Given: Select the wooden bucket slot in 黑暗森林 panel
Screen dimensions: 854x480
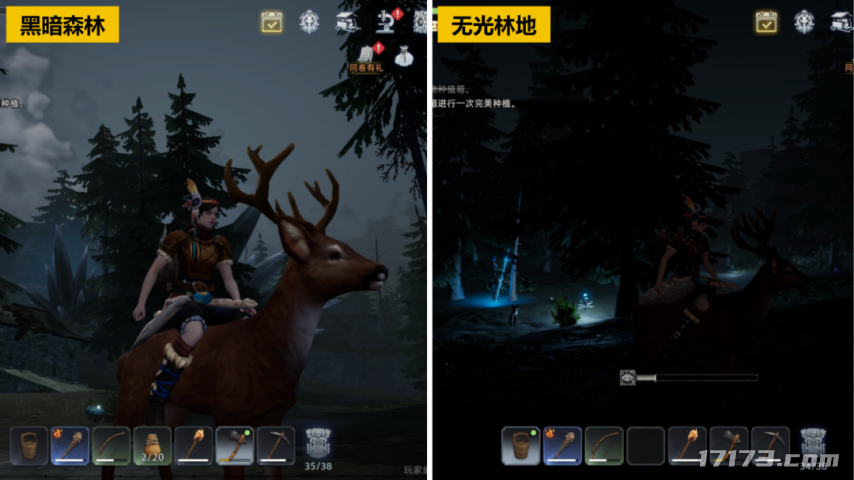Looking at the screenshot, I should click(x=29, y=445).
